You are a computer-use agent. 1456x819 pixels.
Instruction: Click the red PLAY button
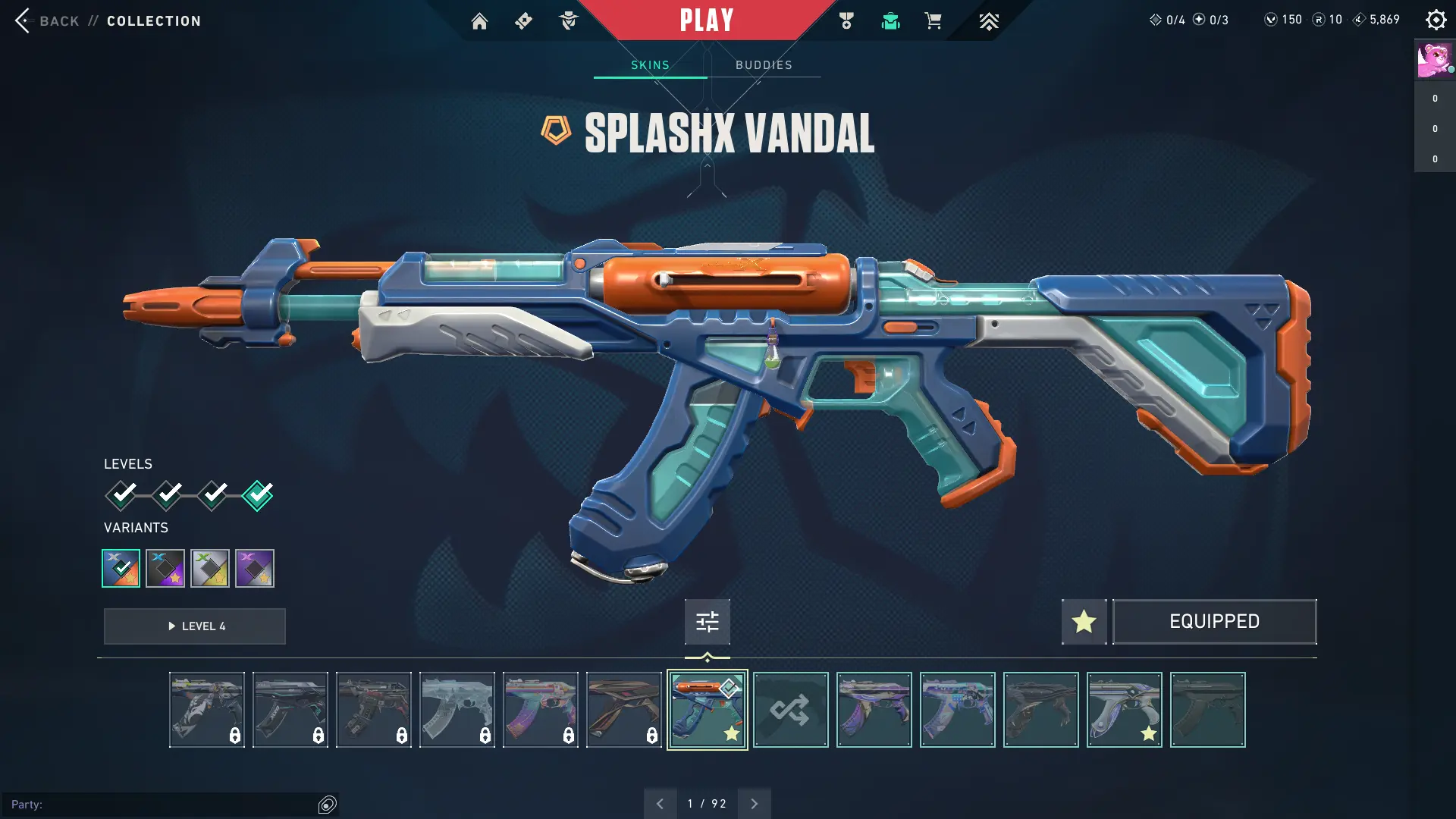point(707,20)
